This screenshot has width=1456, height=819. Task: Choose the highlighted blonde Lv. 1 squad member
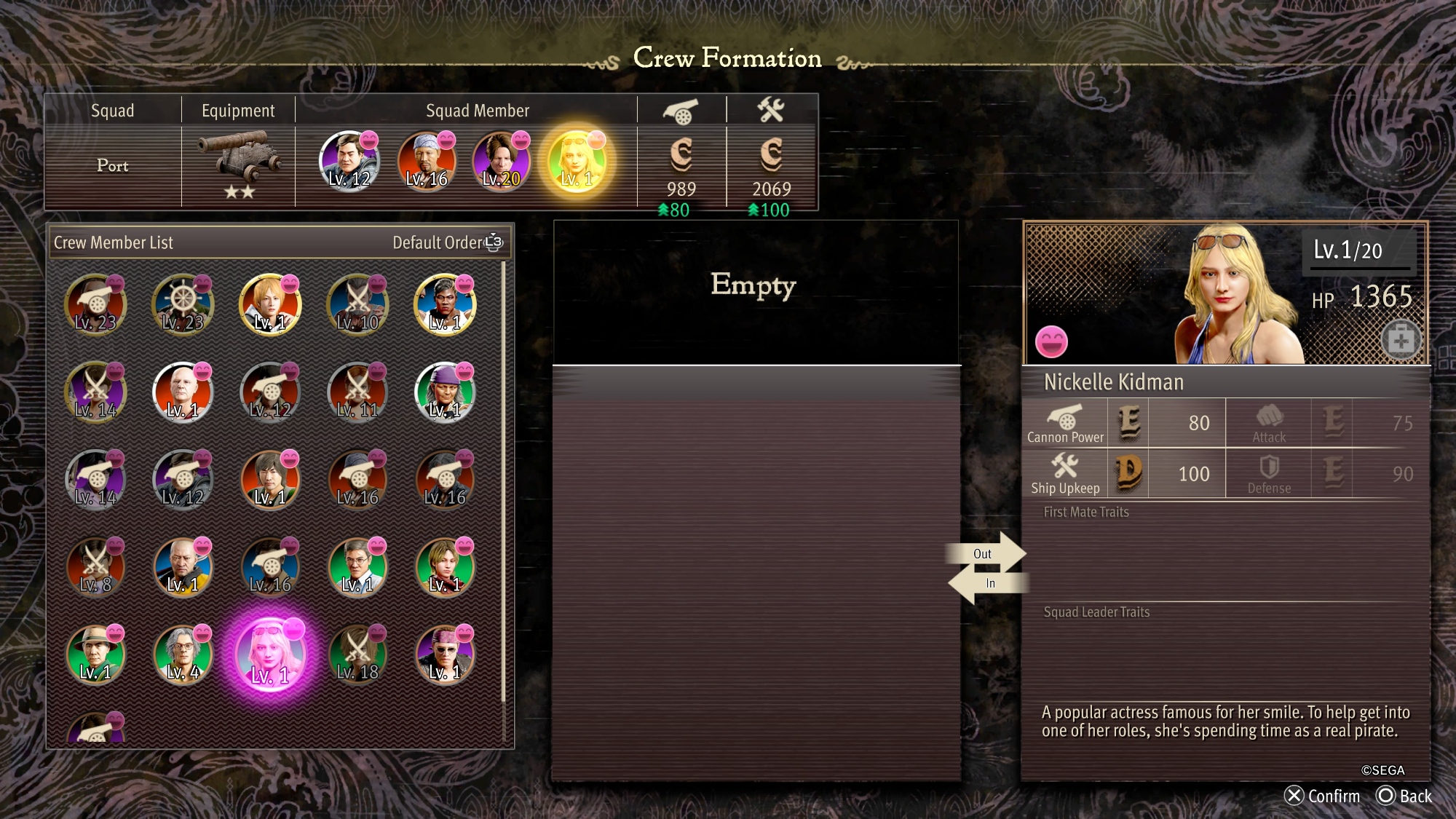[x=577, y=161]
